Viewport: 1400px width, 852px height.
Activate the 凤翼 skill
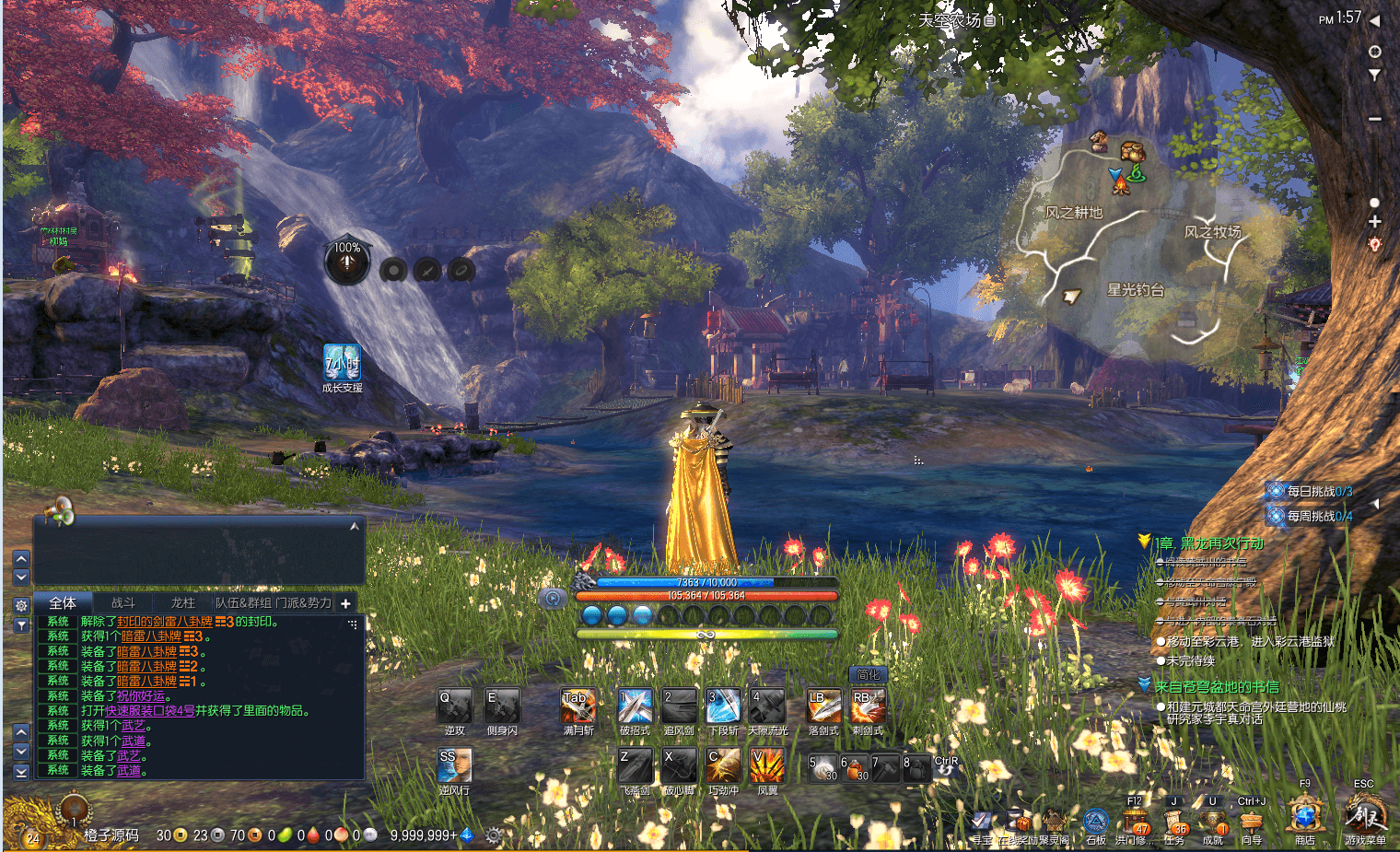pyautogui.click(x=767, y=765)
